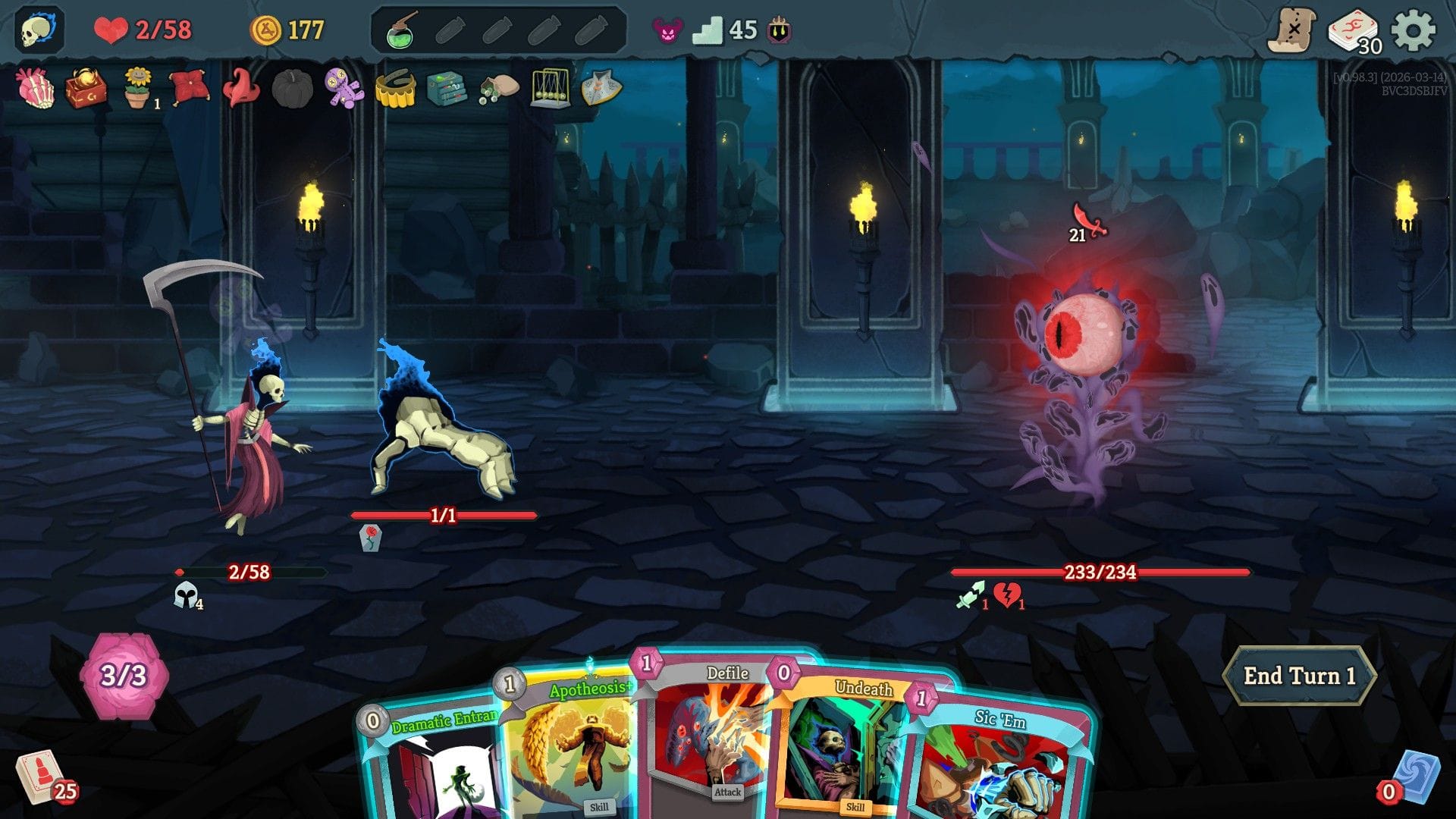The image size is (1456, 819).
Task: View the full deck of 30 cards
Action: tap(1354, 32)
